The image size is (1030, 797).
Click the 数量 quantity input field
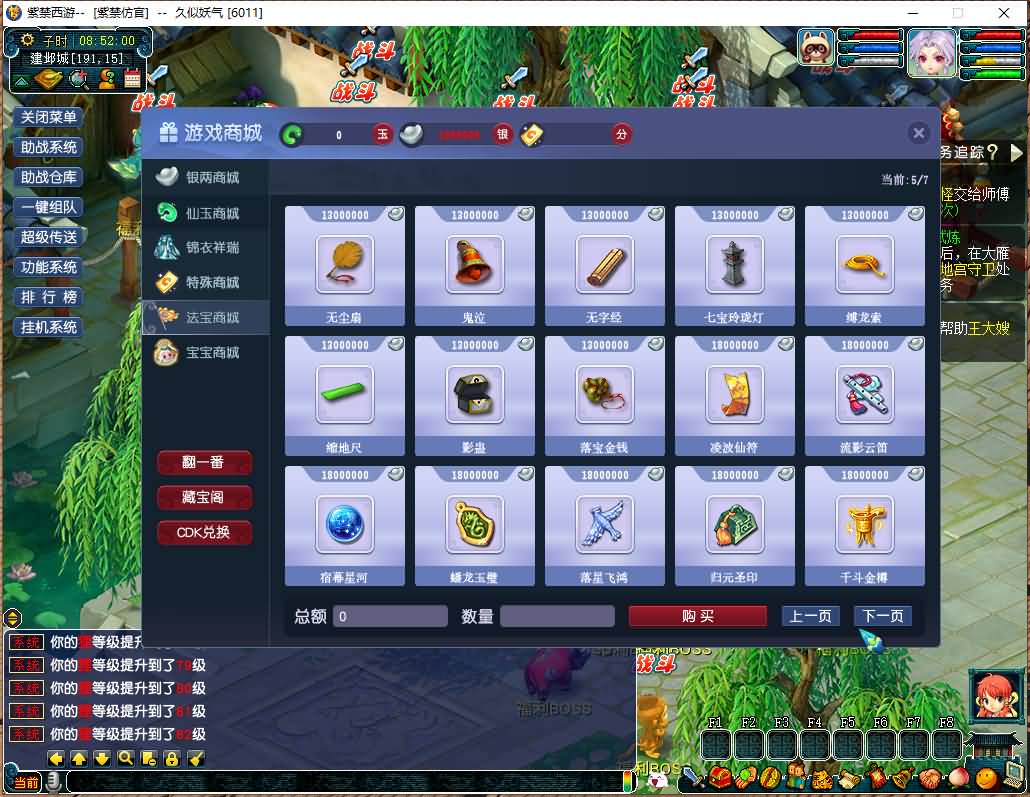tap(557, 617)
